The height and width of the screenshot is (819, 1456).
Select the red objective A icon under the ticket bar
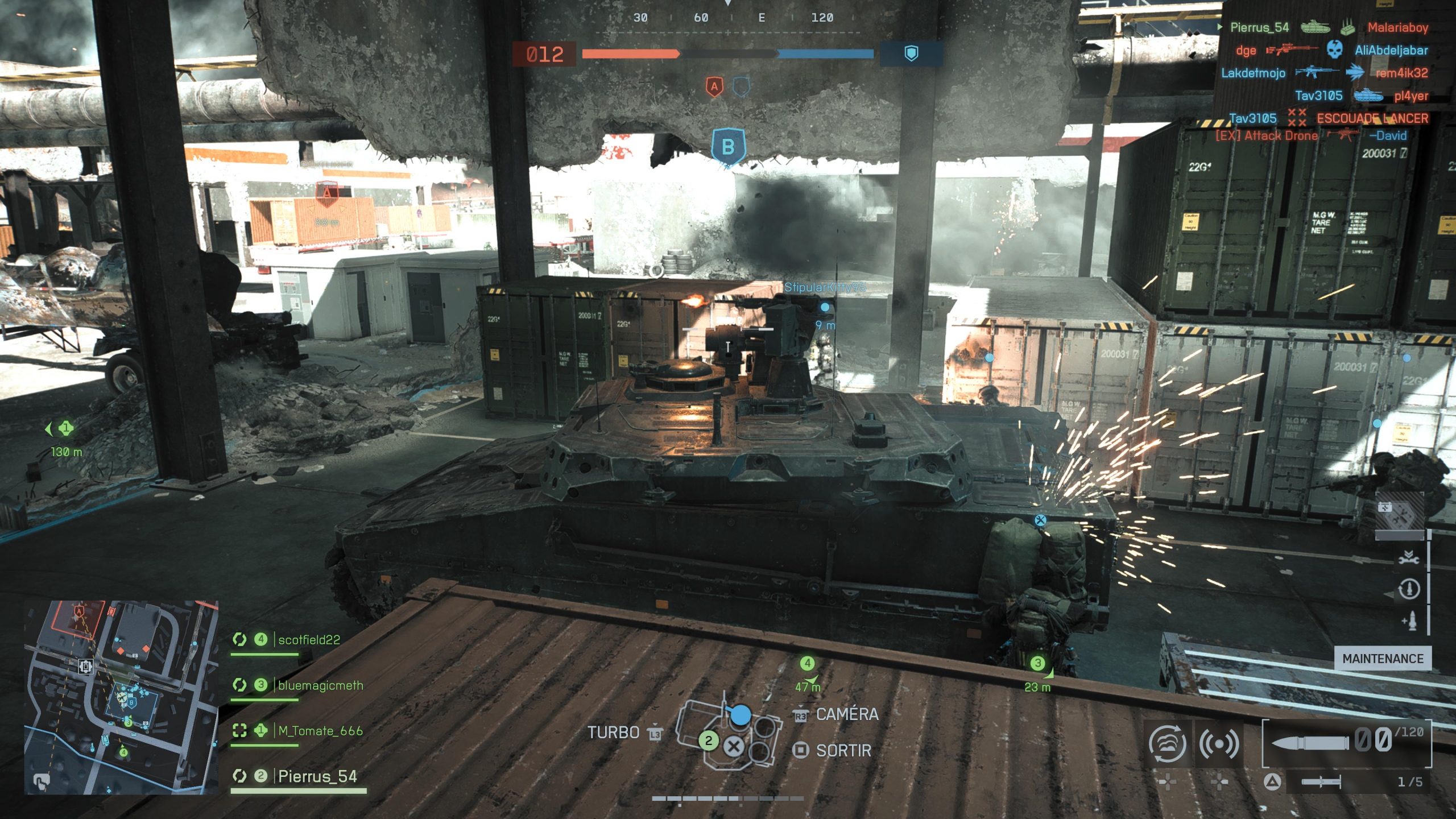click(714, 87)
